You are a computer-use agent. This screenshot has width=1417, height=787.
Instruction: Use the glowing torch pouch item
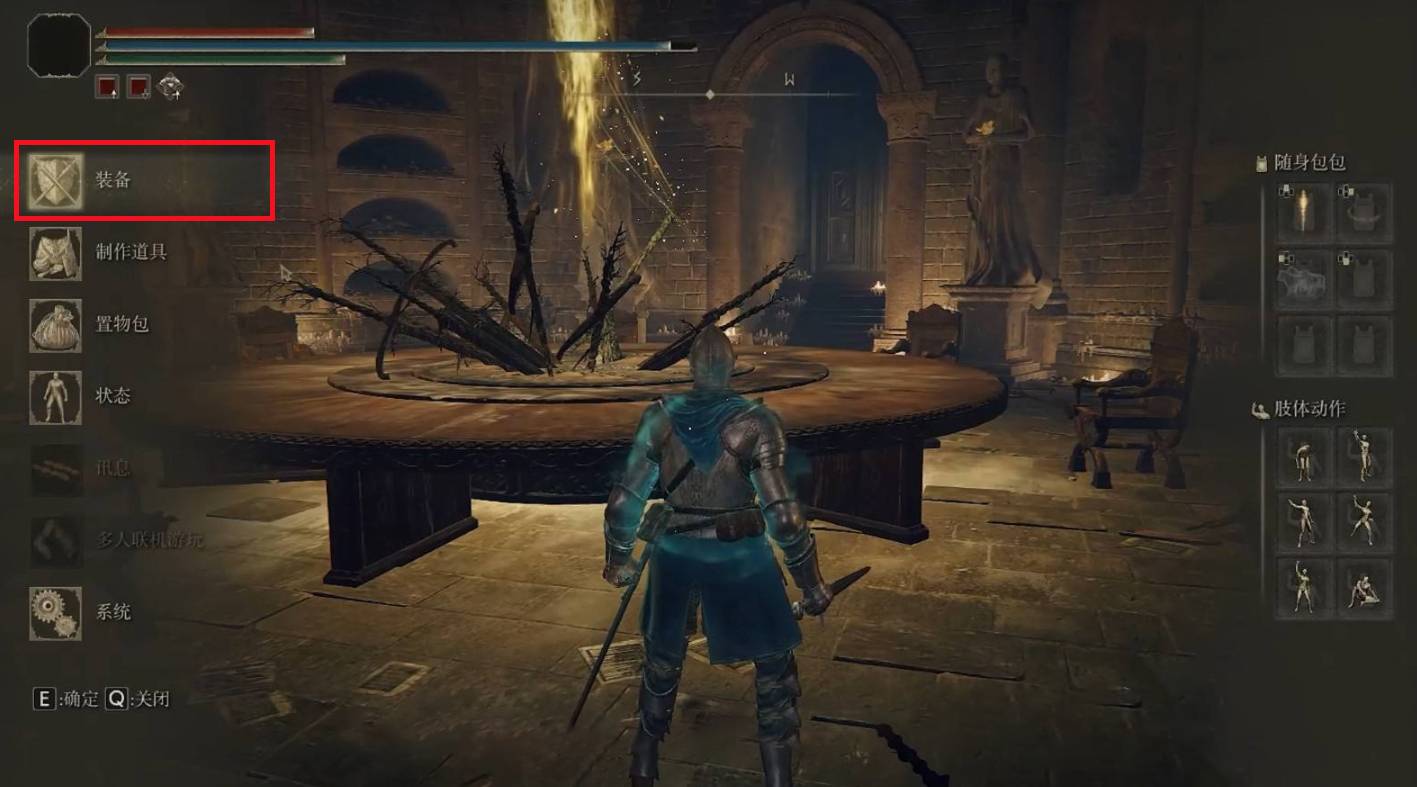click(1305, 213)
